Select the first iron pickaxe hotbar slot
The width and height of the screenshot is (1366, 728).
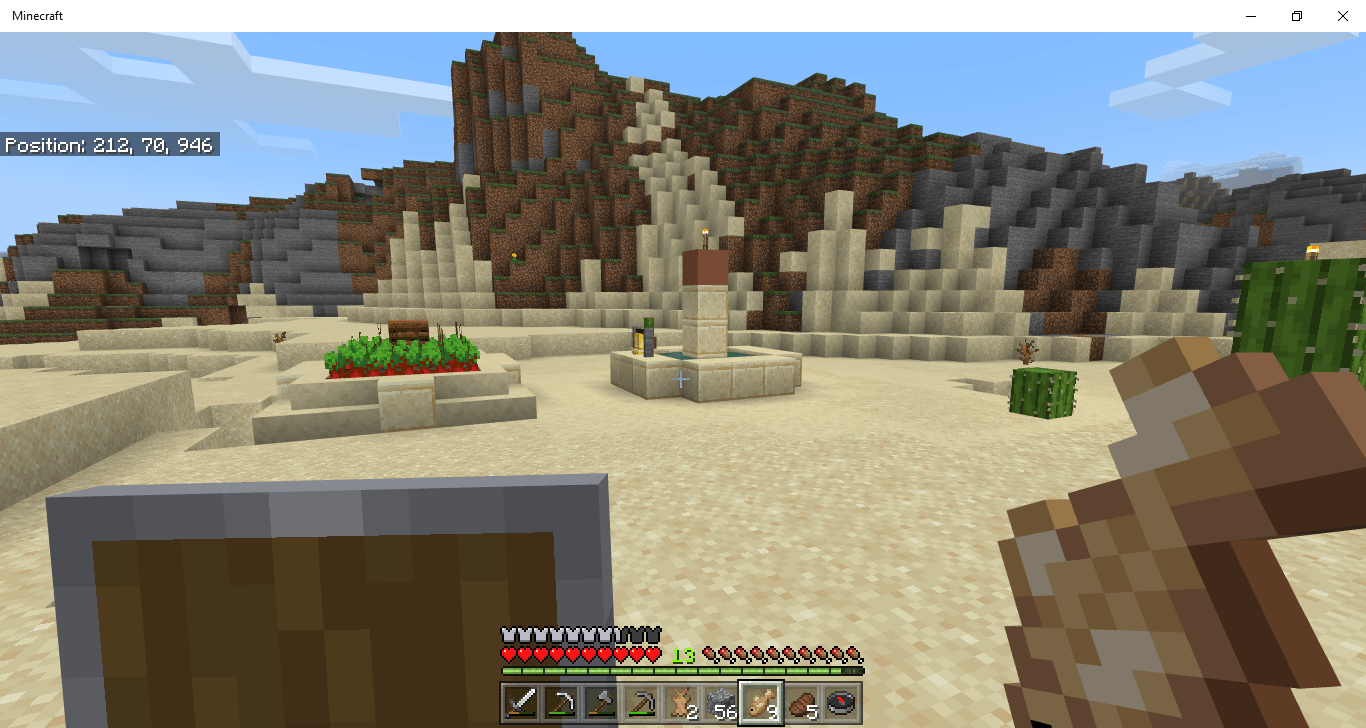point(559,705)
